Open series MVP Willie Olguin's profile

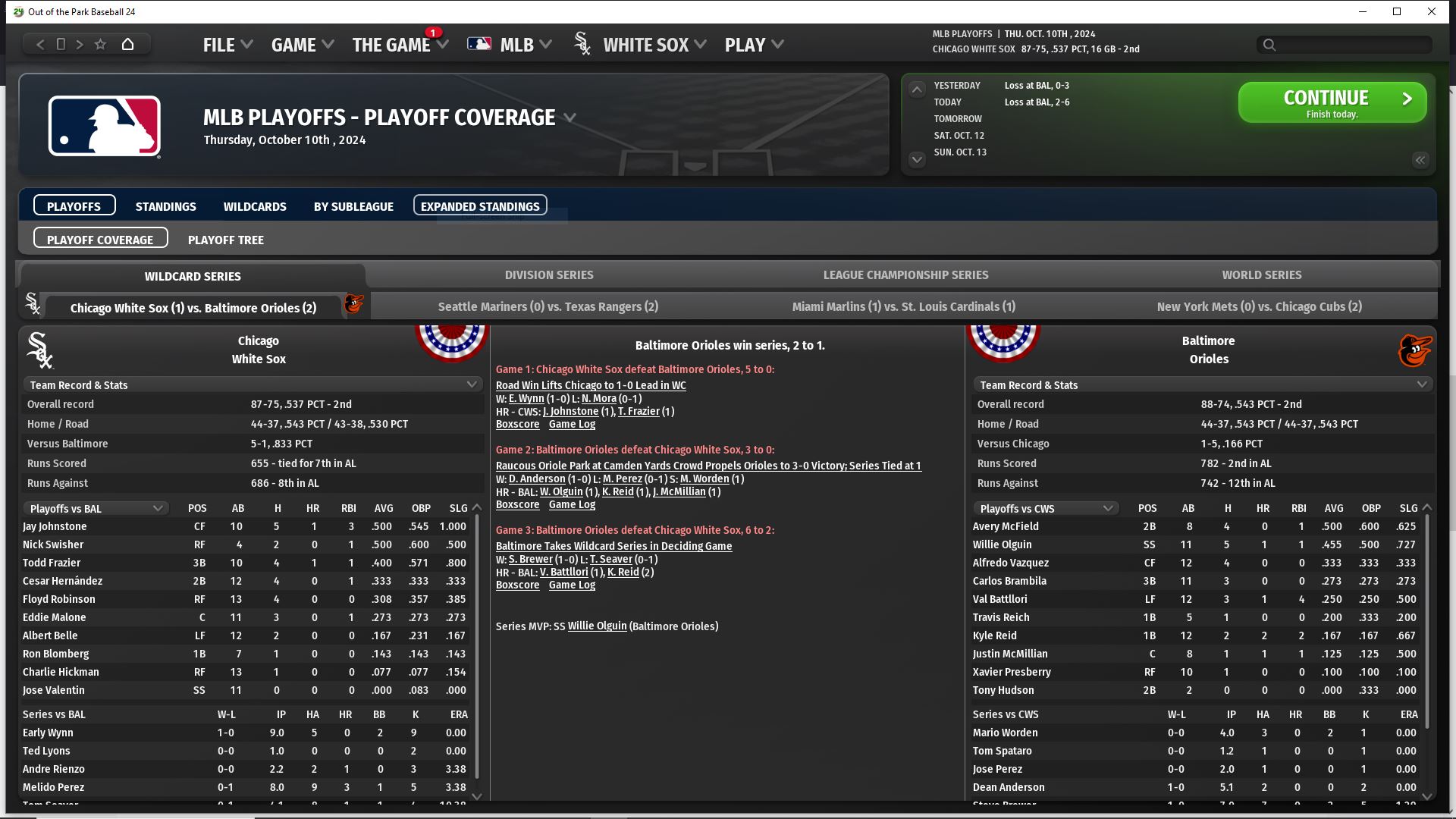(597, 626)
